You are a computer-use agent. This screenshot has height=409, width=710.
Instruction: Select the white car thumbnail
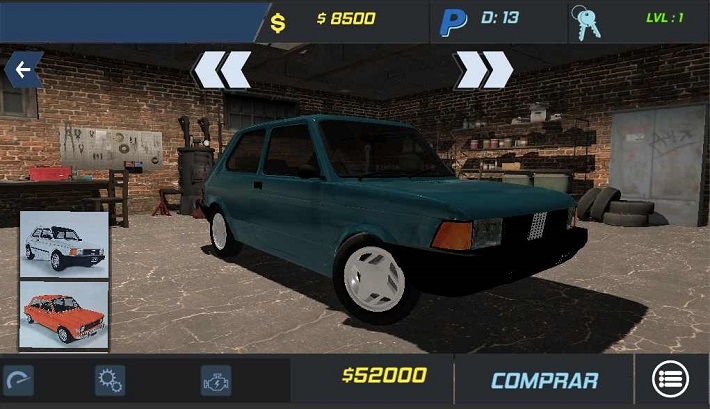(64, 243)
